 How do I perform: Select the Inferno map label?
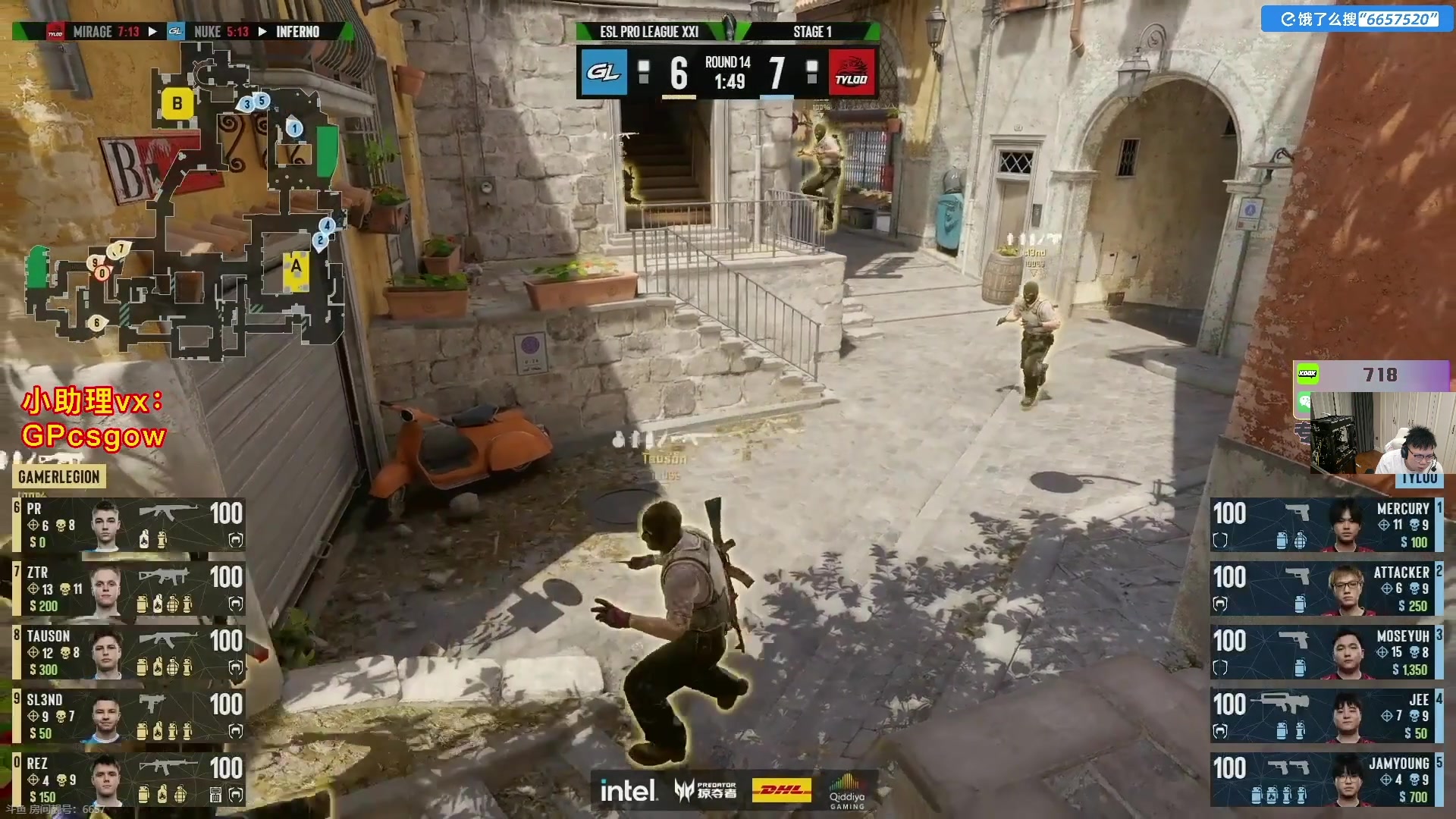coord(297,32)
